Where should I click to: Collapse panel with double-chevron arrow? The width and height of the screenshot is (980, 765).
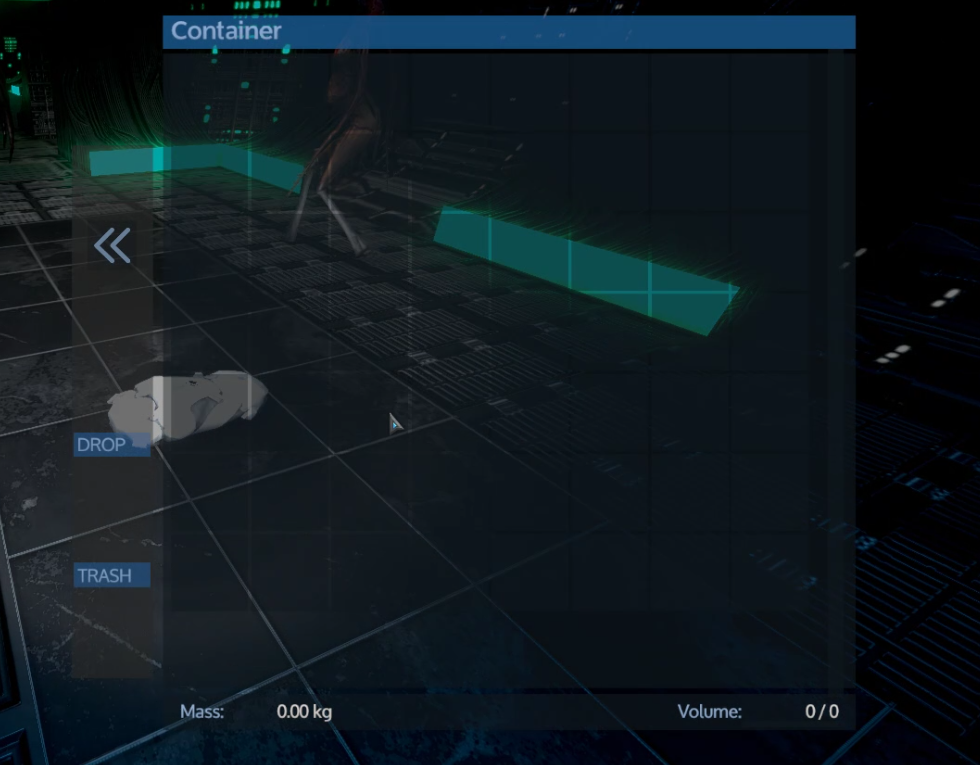pyautogui.click(x=112, y=245)
